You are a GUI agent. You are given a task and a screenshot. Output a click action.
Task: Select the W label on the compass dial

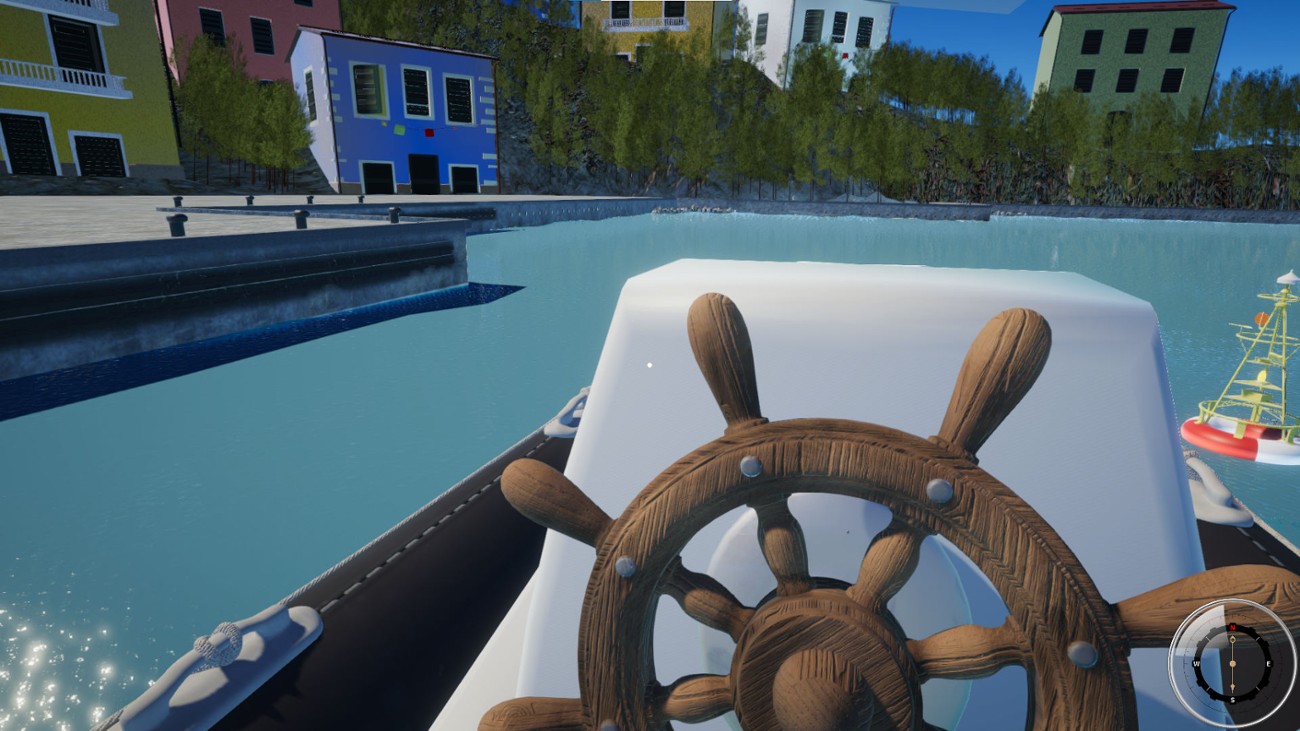(1196, 664)
